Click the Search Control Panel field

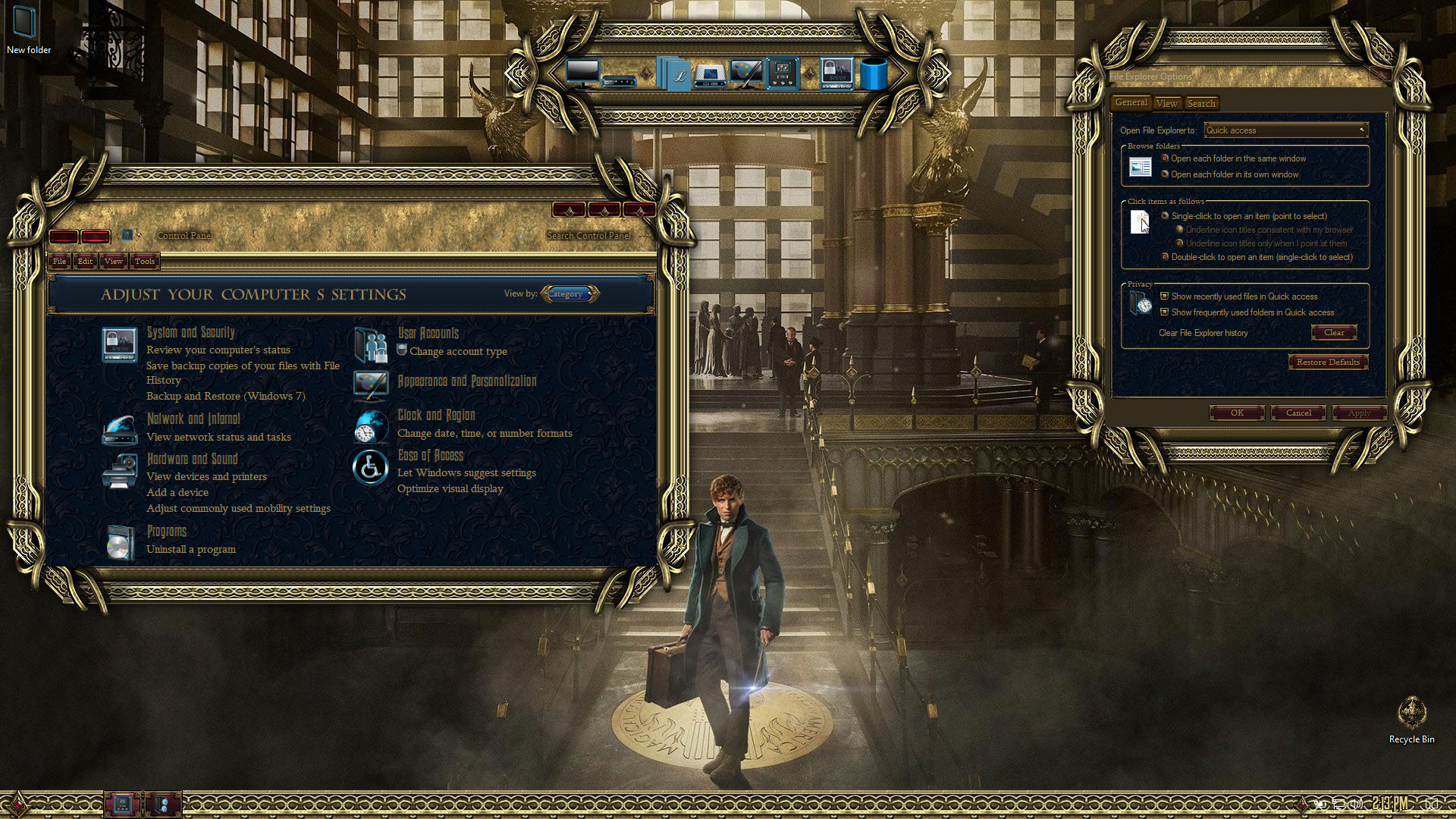click(x=588, y=236)
